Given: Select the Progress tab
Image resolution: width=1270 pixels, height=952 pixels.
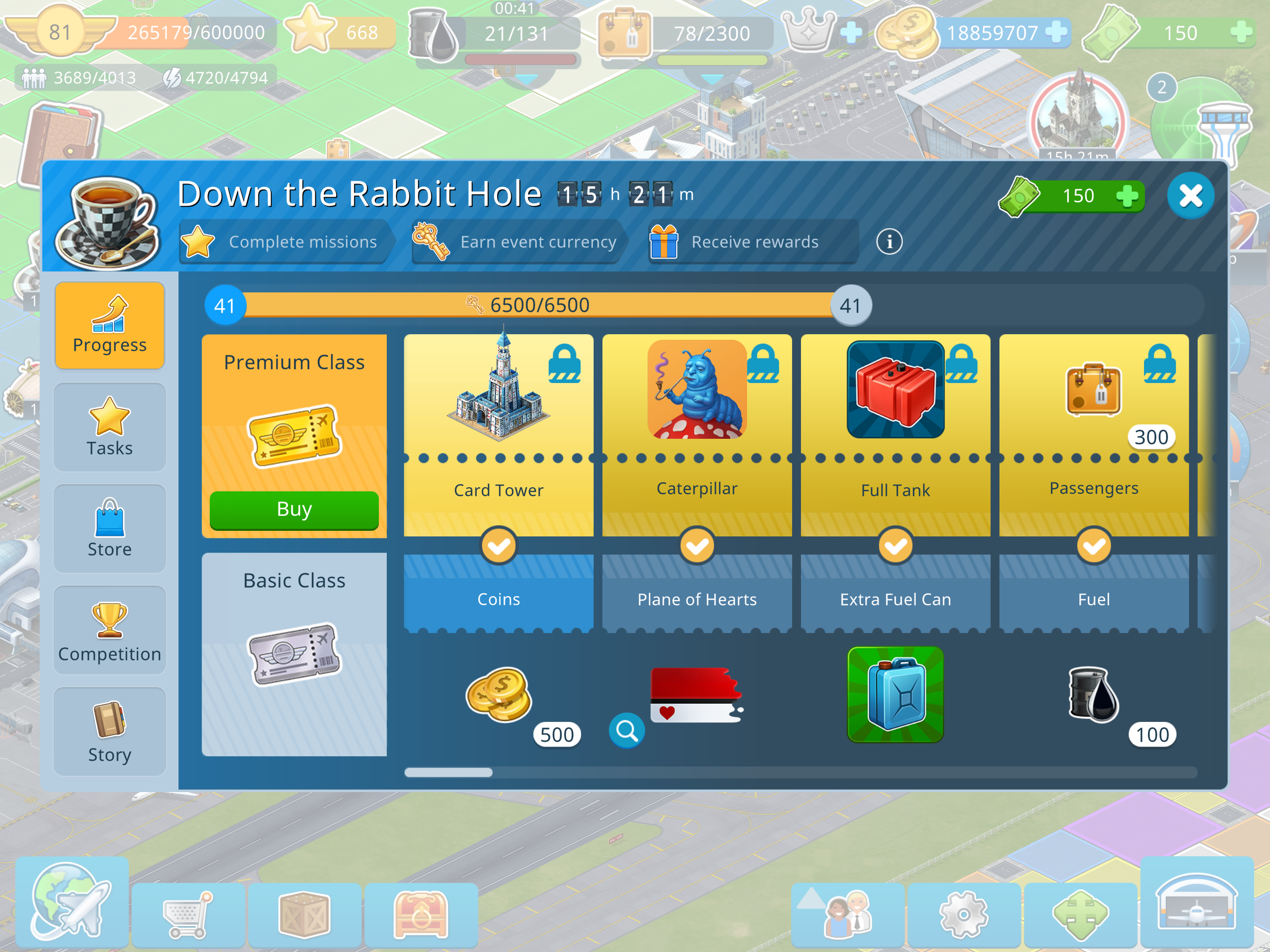Looking at the screenshot, I should coord(110,325).
